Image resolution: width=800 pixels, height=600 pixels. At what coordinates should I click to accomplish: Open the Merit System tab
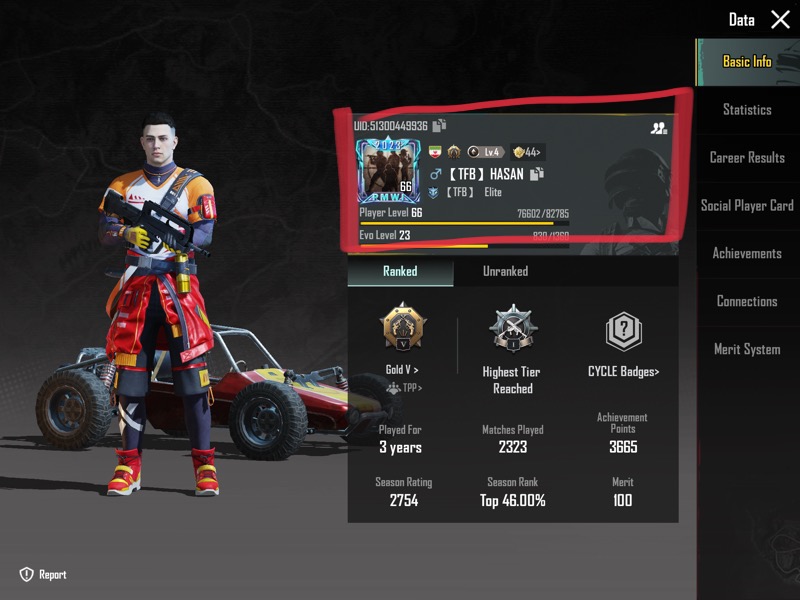tap(747, 350)
